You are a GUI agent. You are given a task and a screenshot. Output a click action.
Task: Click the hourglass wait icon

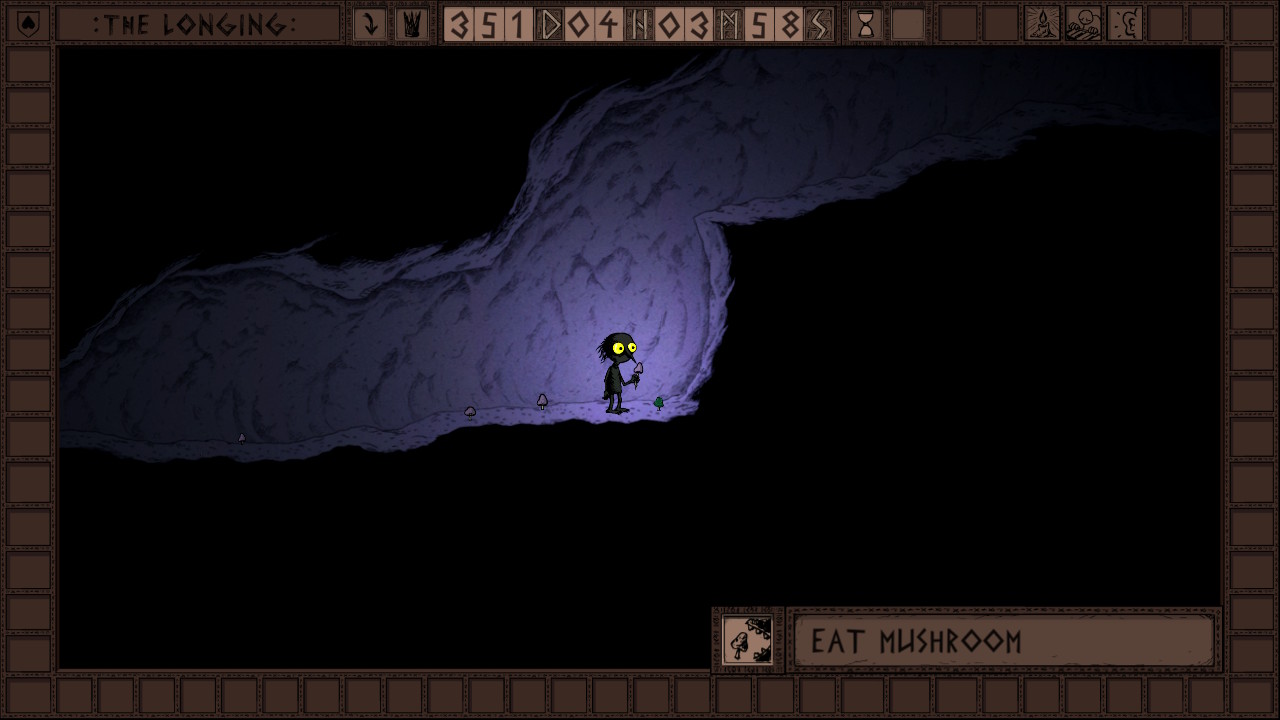[x=866, y=24]
